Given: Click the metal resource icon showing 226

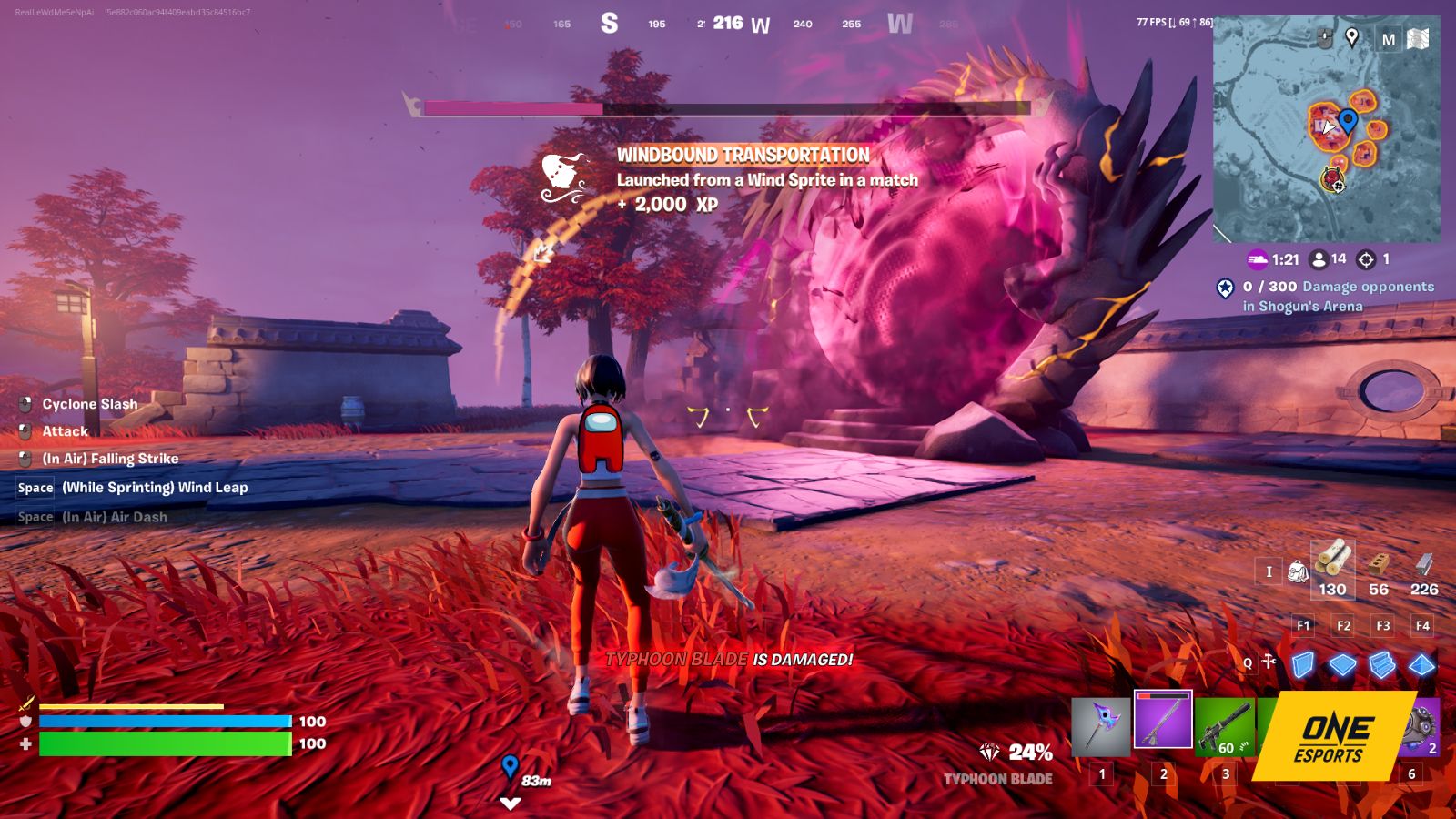Looking at the screenshot, I should coord(1424,566).
